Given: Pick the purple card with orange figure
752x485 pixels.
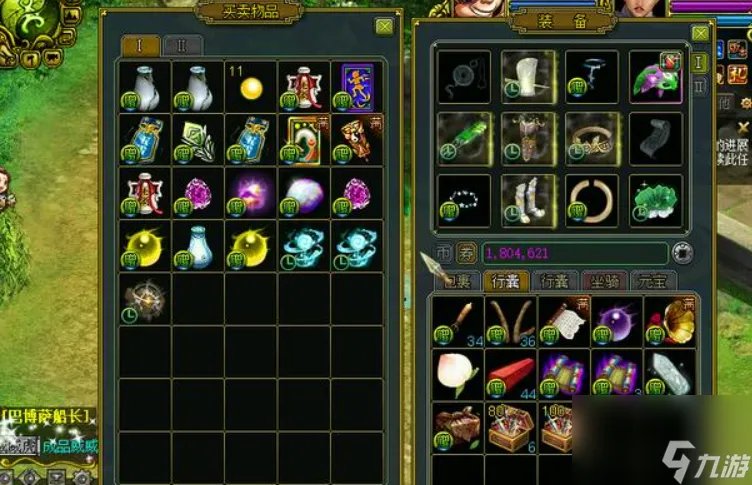Looking at the screenshot, I should pyautogui.click(x=357, y=86).
